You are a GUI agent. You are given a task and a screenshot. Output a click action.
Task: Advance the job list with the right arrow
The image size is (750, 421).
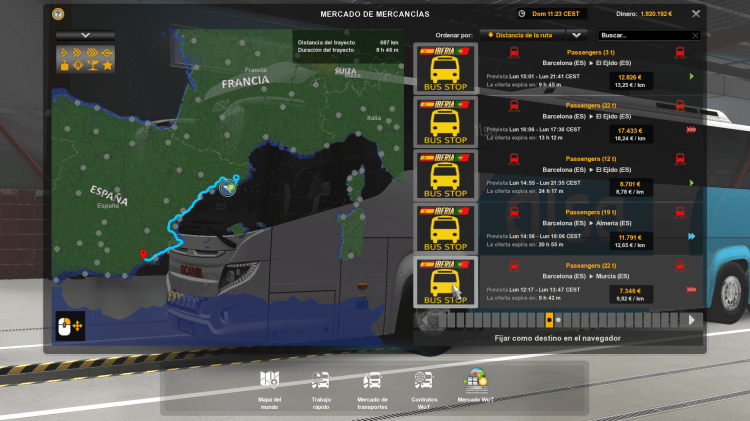(691, 320)
